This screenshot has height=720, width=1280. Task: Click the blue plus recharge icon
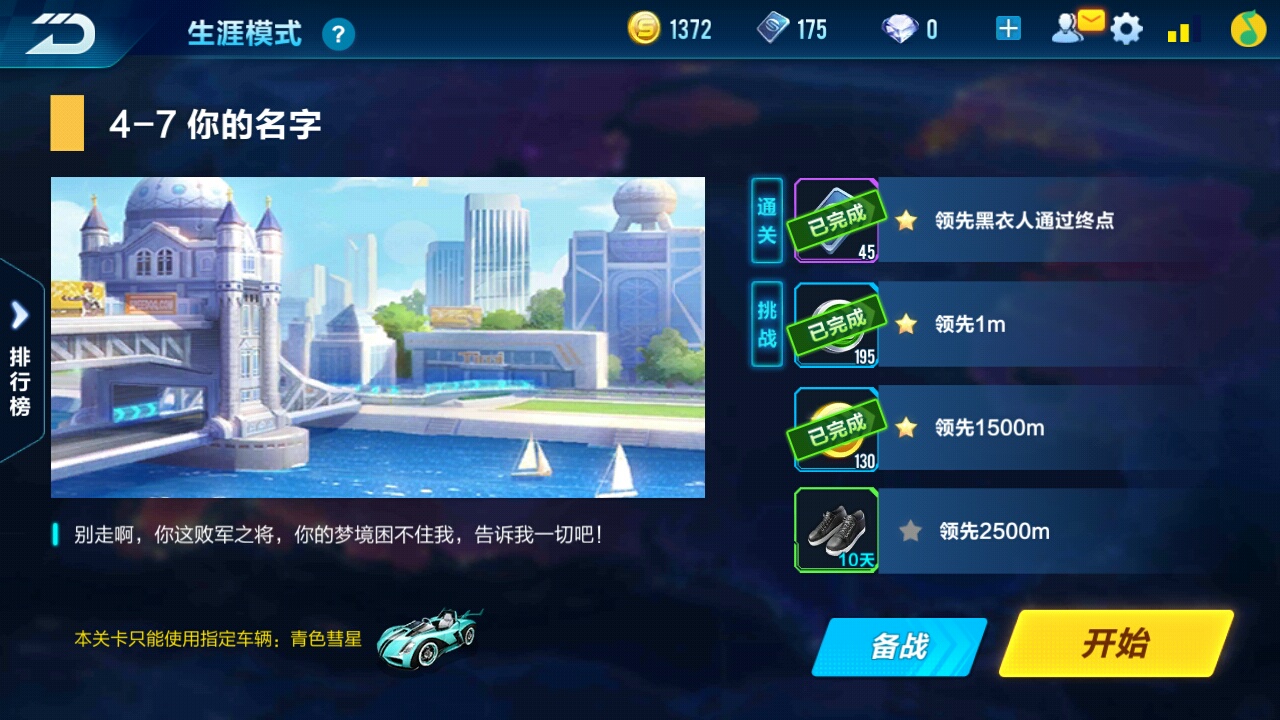pyautogui.click(x=1007, y=29)
